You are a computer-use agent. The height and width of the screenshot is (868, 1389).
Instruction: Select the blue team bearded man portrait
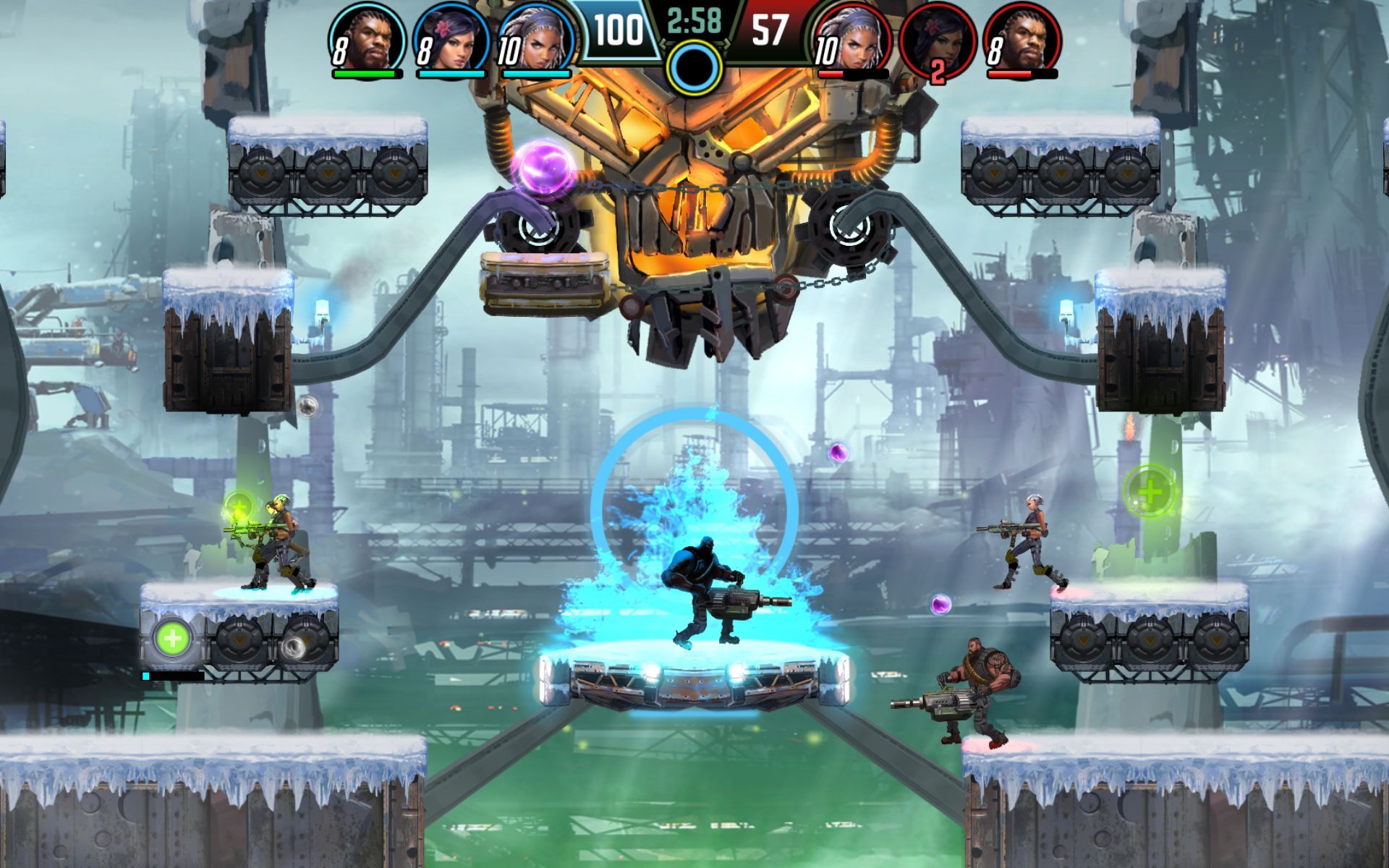tap(367, 38)
